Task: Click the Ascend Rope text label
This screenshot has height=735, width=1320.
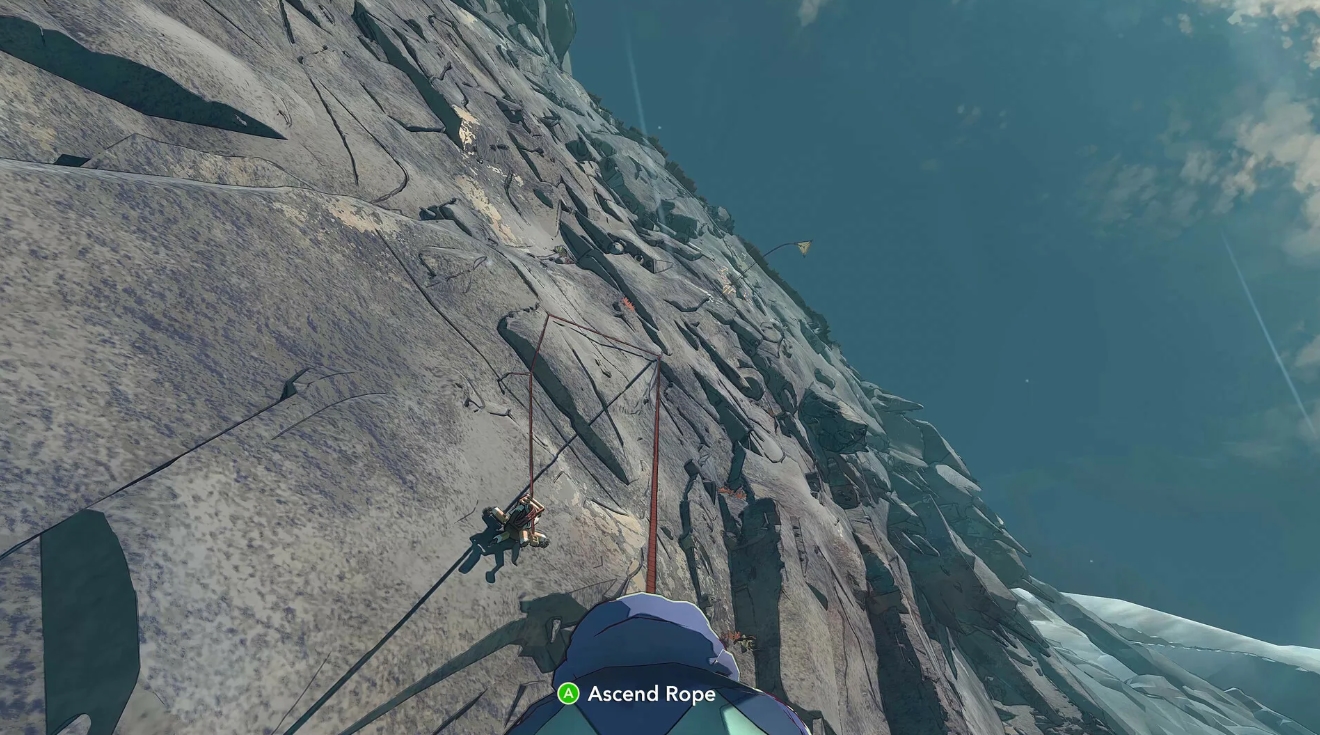Action: [650, 694]
